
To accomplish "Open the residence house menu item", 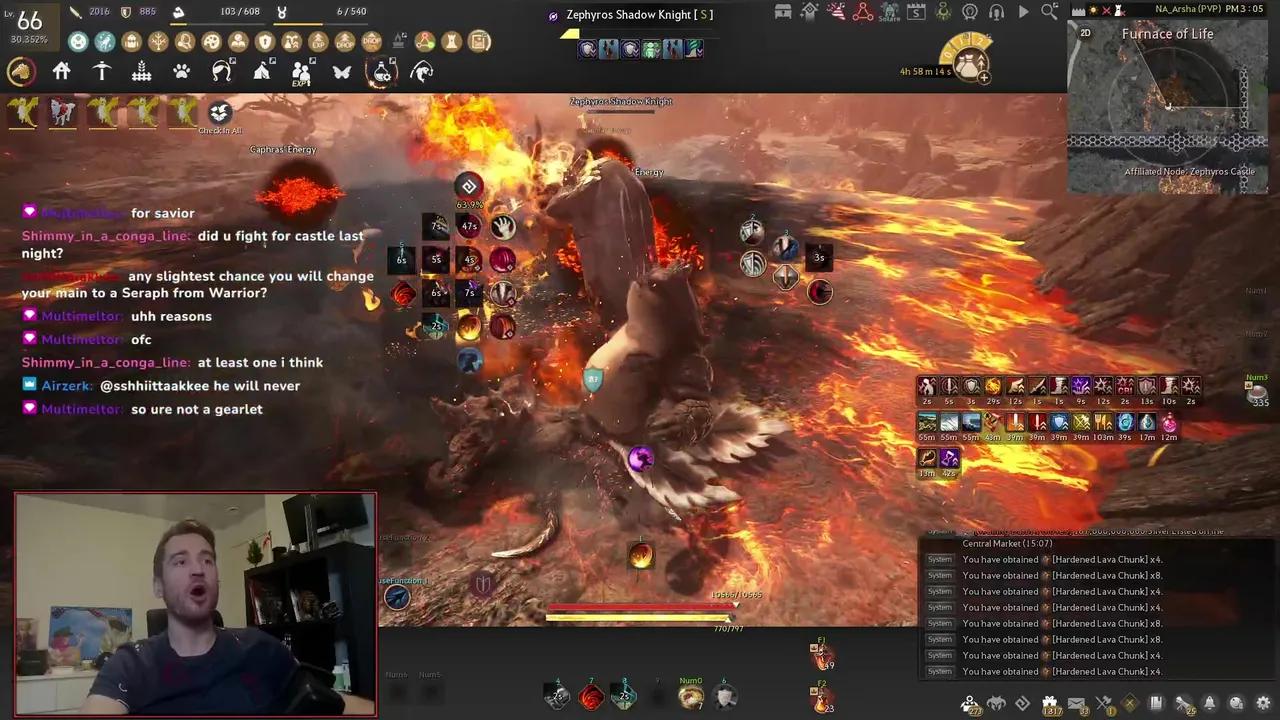I will [x=61, y=70].
